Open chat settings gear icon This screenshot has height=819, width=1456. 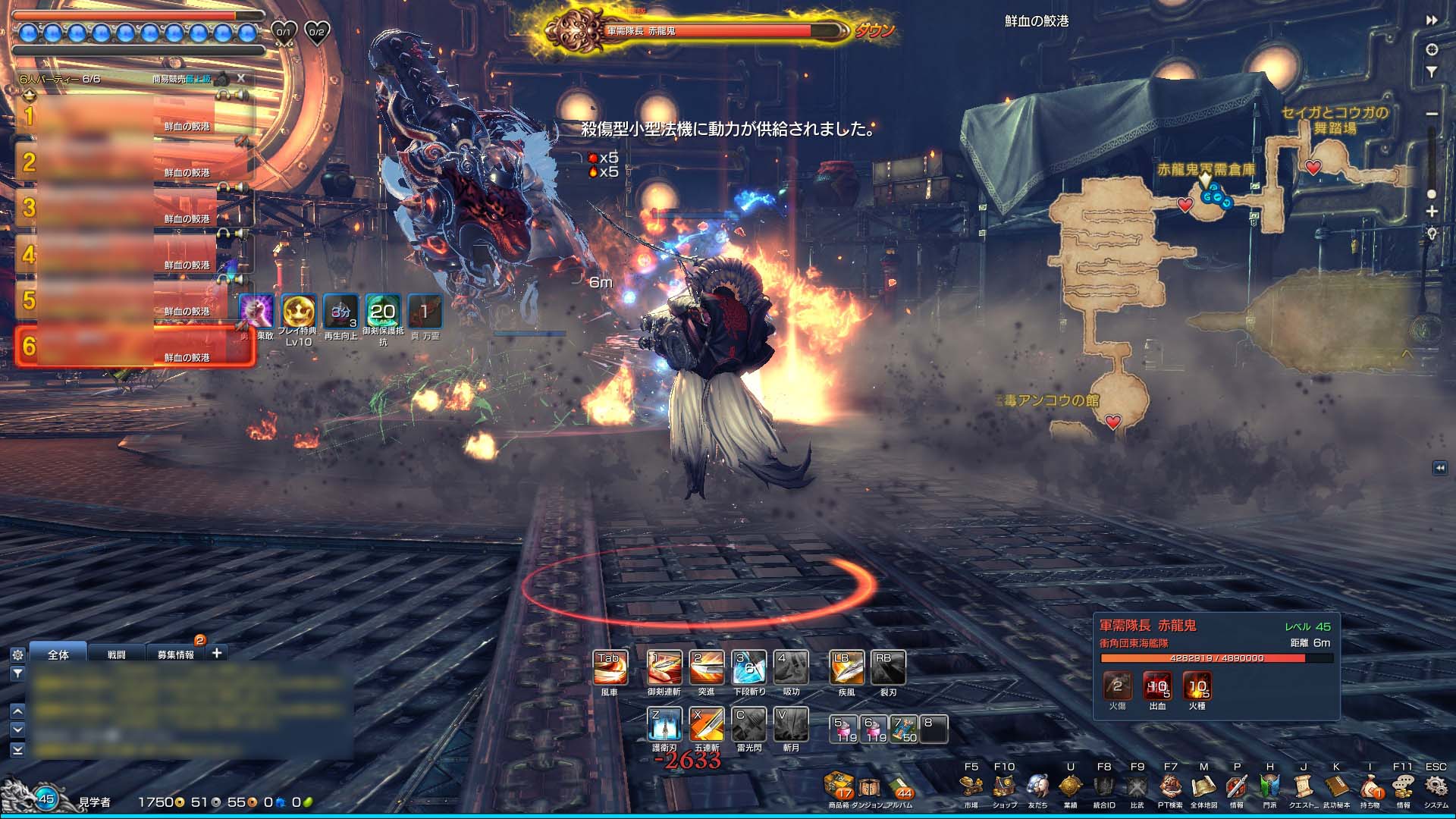point(17,654)
